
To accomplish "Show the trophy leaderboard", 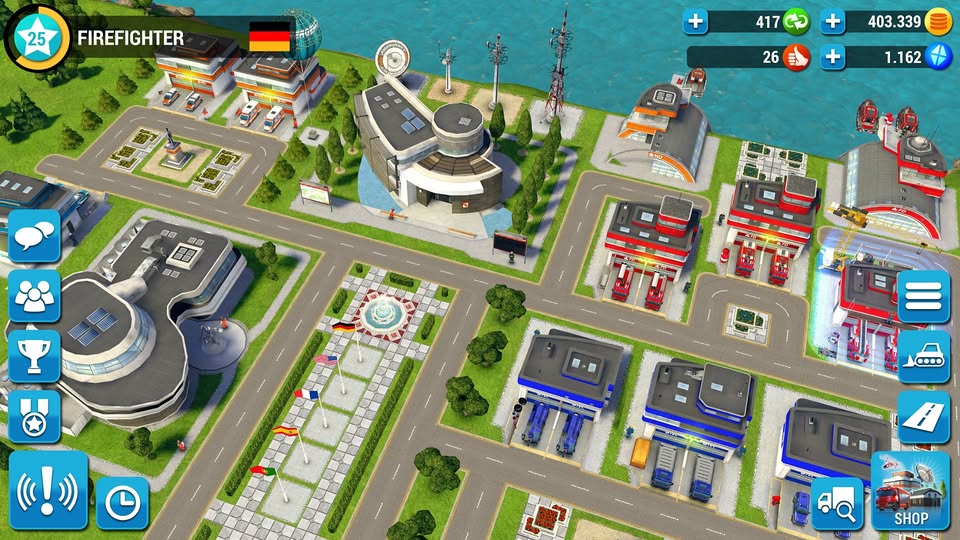I will [35, 354].
